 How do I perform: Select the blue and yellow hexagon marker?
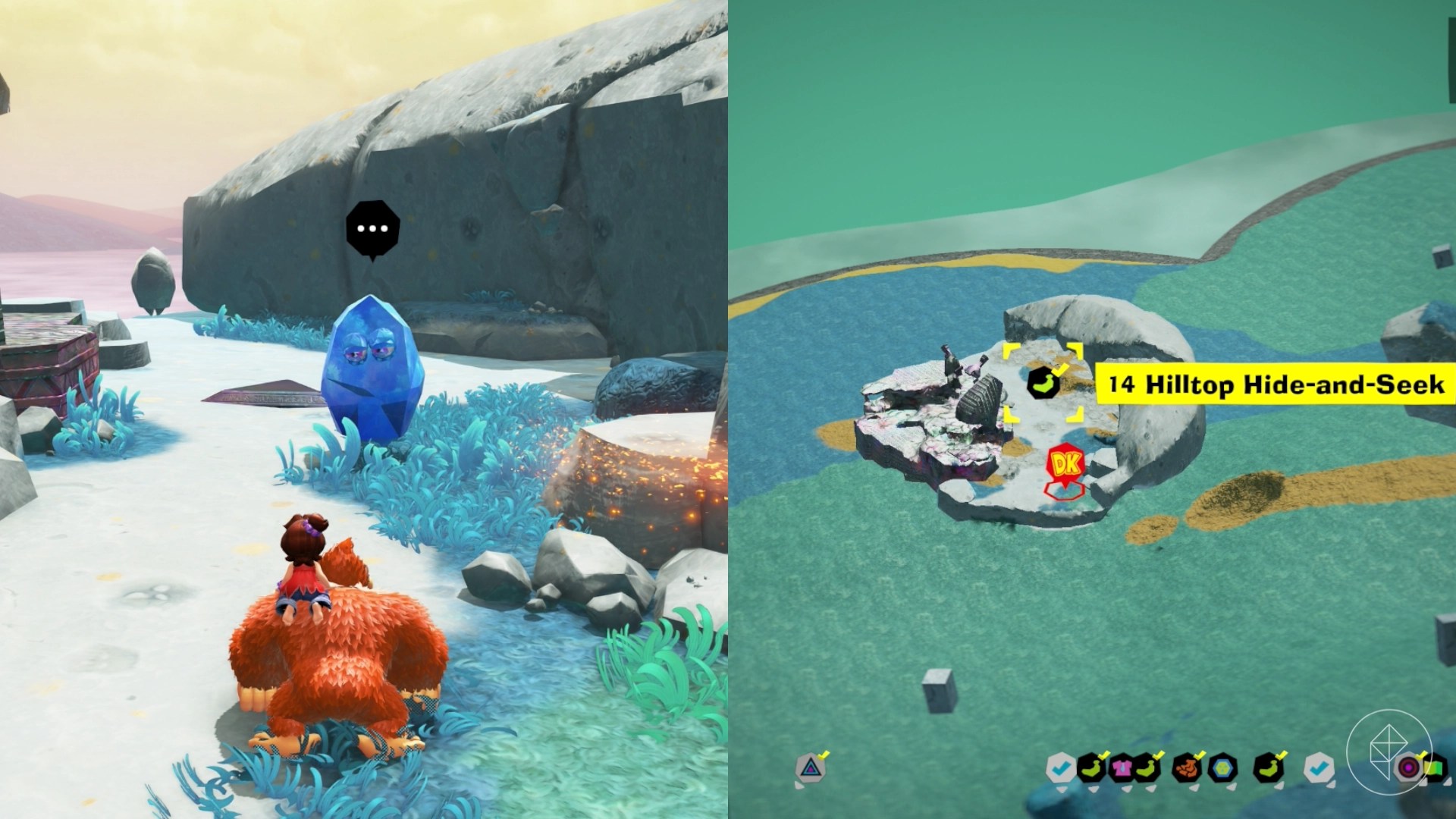[1222, 768]
